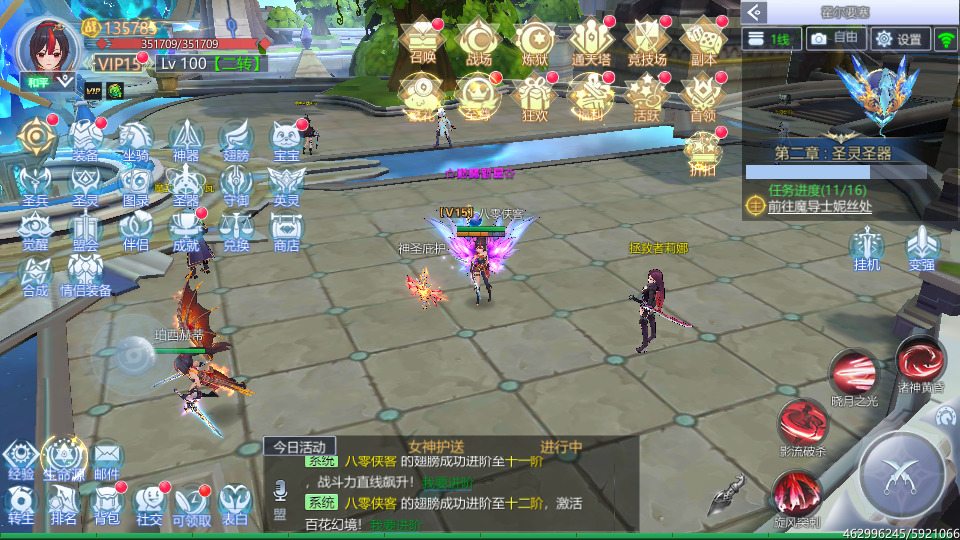Tap the crossed-swords basic attack button
The width and height of the screenshot is (960, 540).
click(904, 473)
